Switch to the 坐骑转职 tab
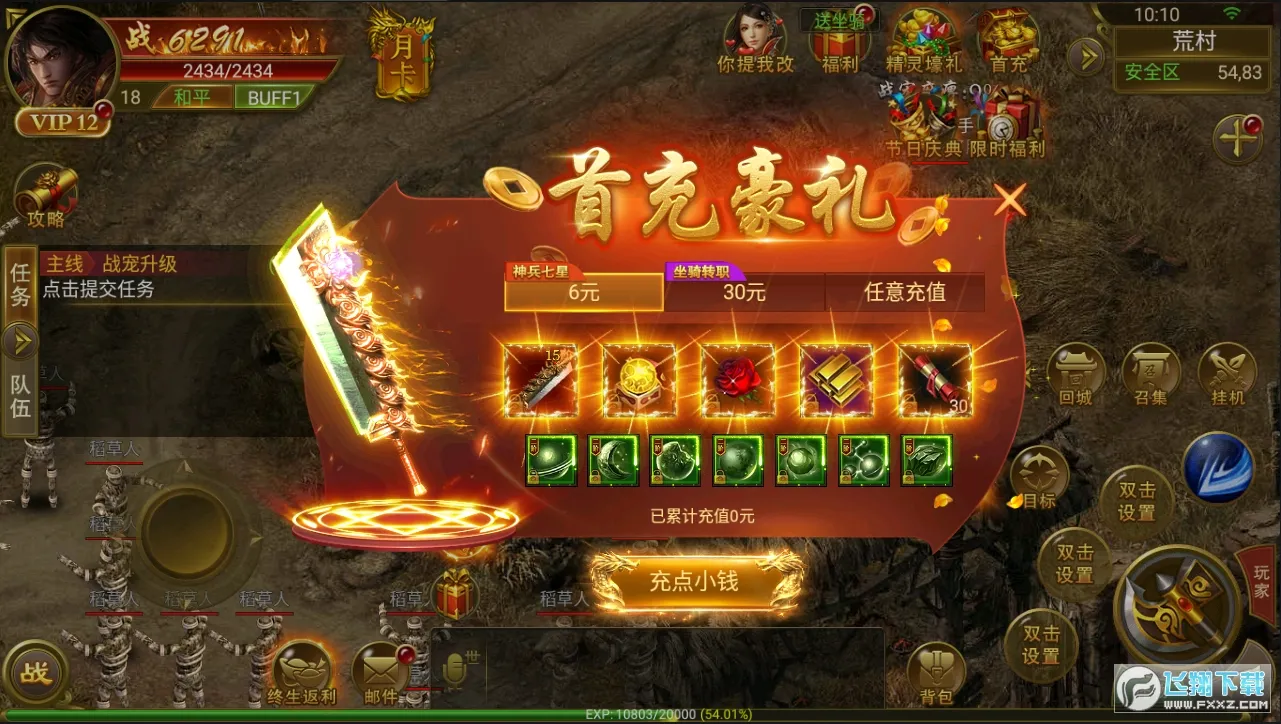Viewport: 1281px width, 724px height. pyautogui.click(x=745, y=292)
